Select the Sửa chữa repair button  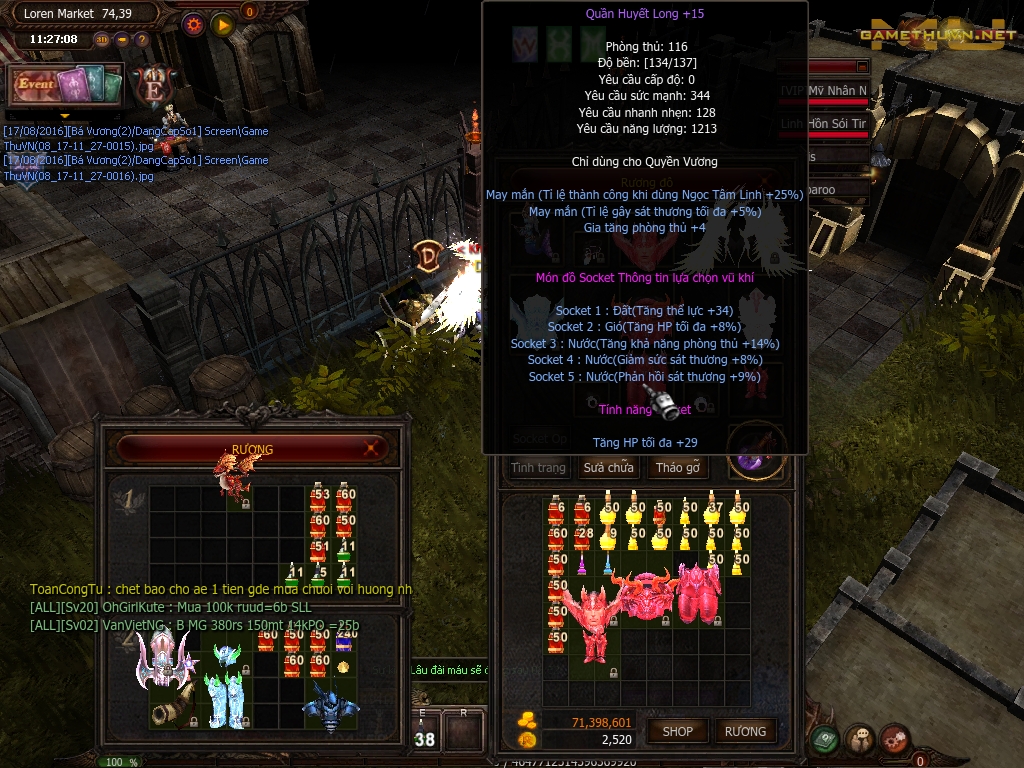(x=608, y=467)
